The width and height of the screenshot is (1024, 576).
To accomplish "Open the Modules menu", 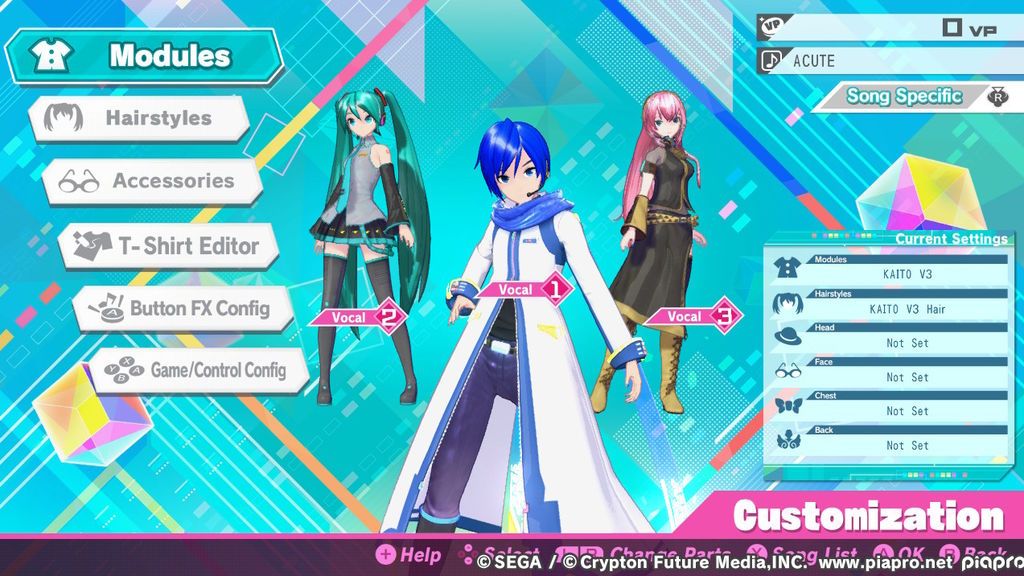I will 145,56.
